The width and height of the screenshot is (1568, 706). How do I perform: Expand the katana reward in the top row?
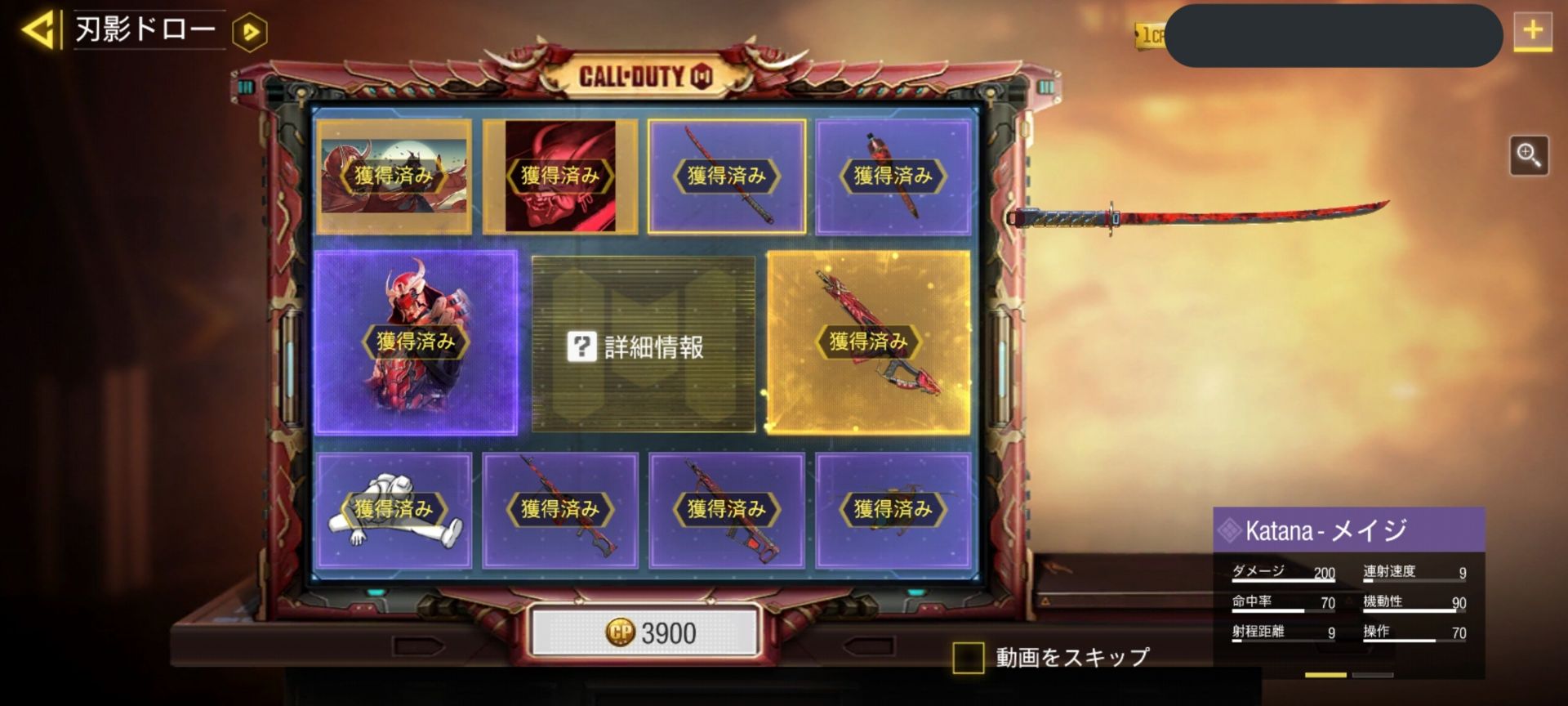pos(727,176)
